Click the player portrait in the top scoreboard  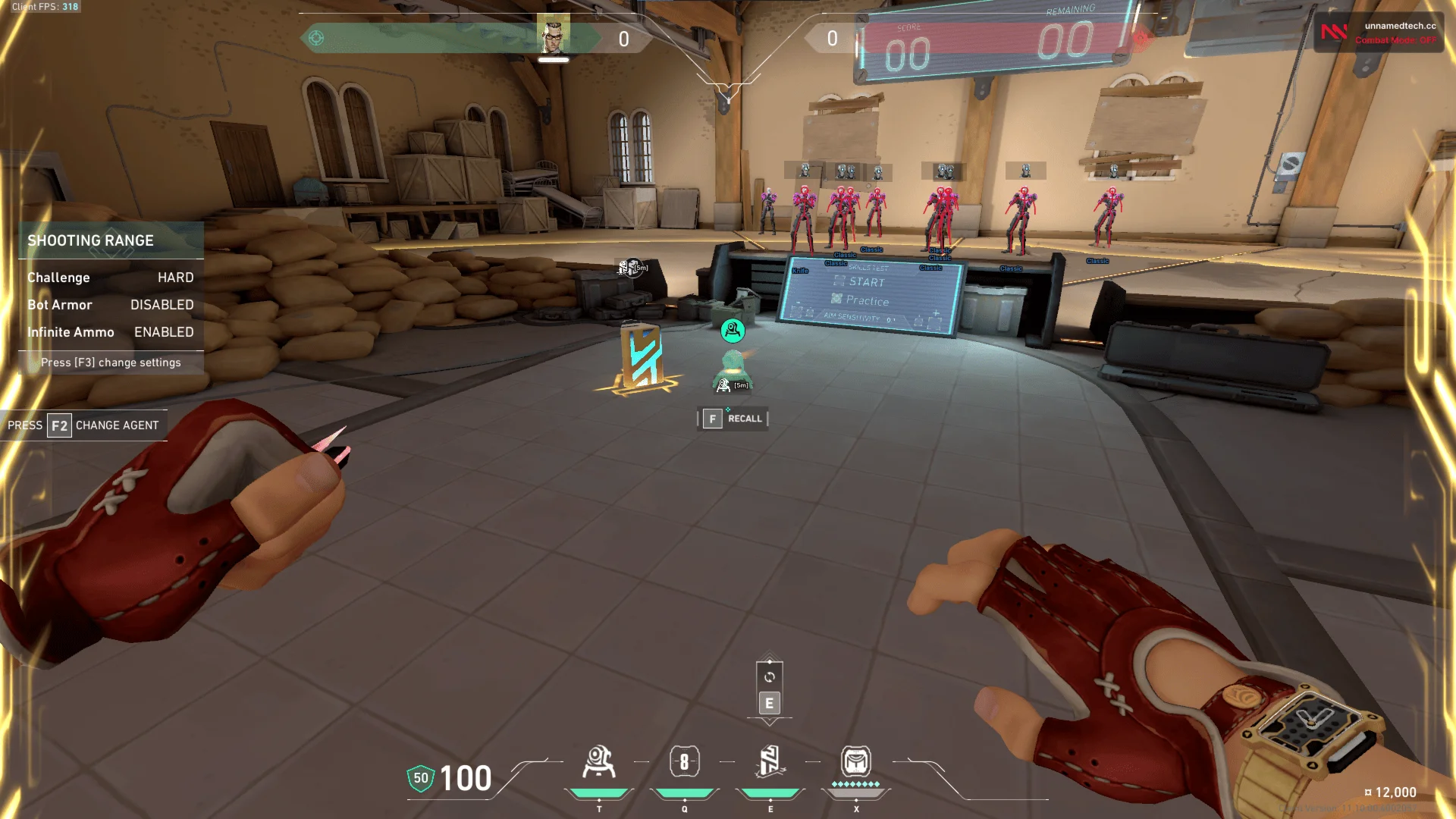(553, 37)
